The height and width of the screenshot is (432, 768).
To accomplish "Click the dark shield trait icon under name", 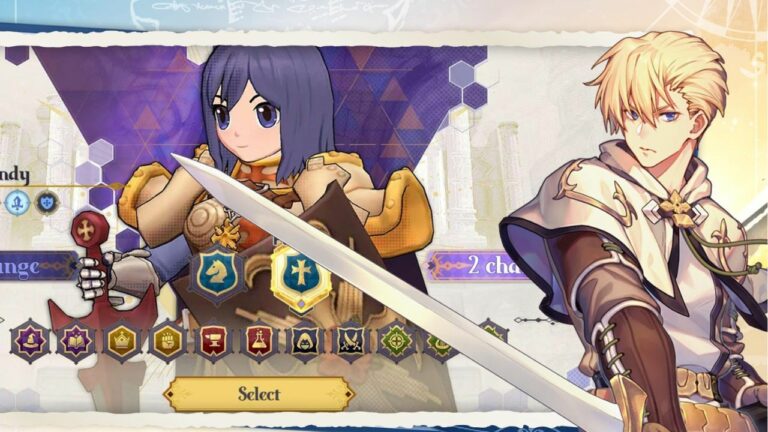I will click(x=46, y=203).
